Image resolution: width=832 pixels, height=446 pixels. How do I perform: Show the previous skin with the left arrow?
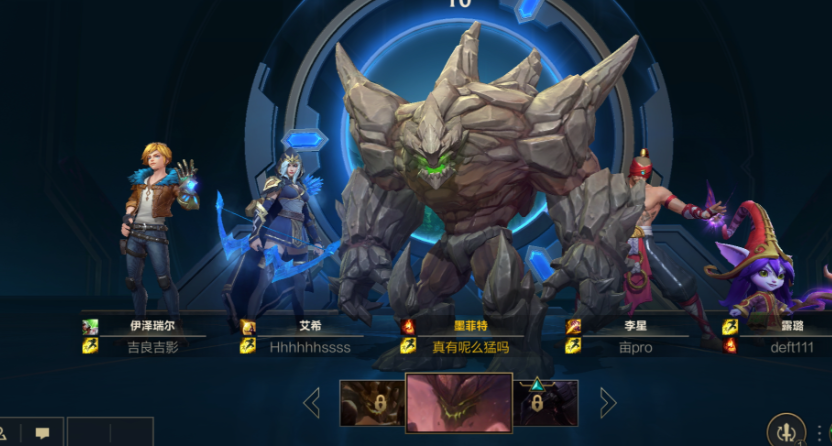tap(312, 403)
